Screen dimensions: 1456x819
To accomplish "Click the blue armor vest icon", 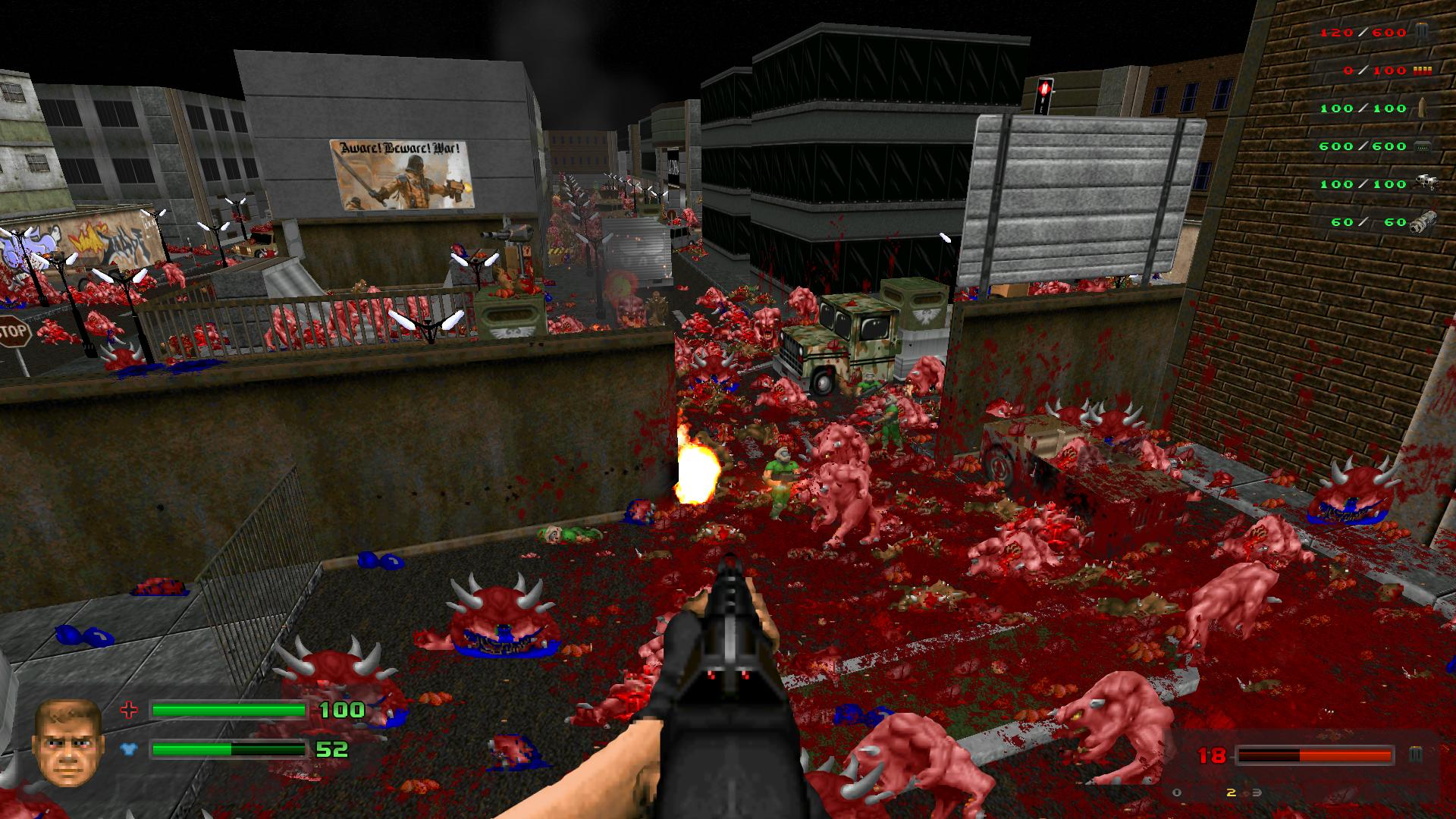I will pos(130,750).
